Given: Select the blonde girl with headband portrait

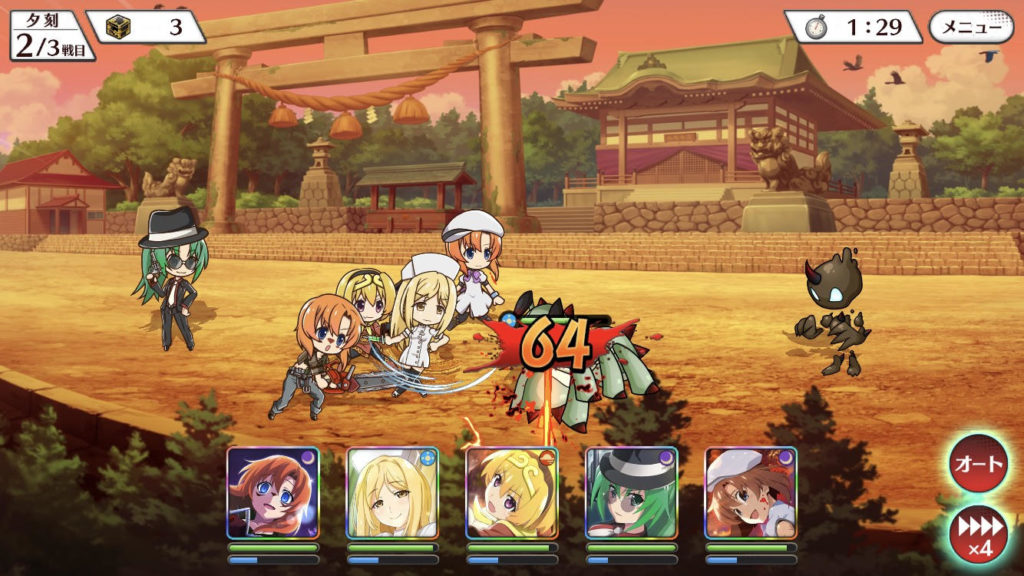Looking at the screenshot, I should [x=512, y=493].
